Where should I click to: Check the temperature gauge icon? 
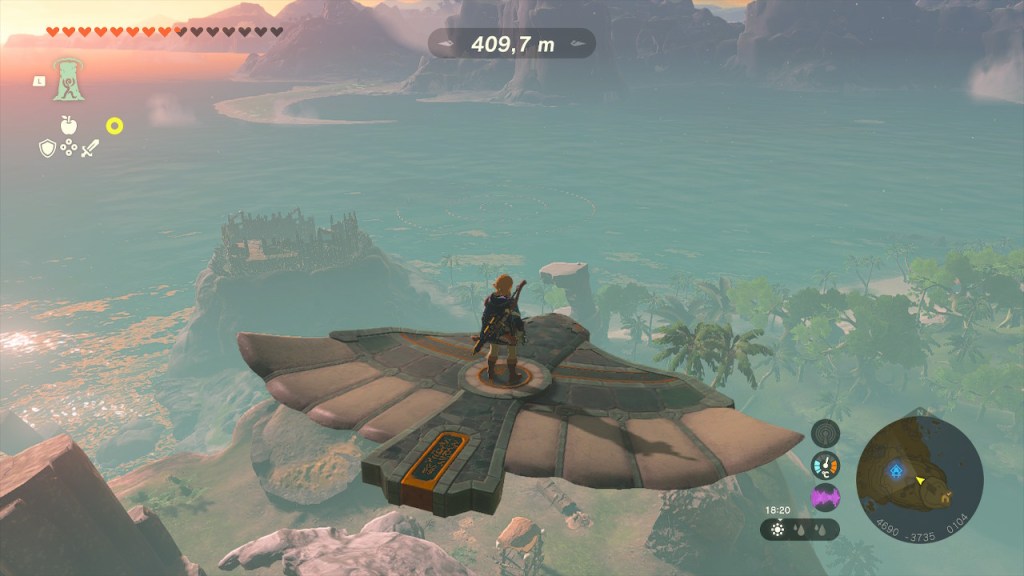825,465
